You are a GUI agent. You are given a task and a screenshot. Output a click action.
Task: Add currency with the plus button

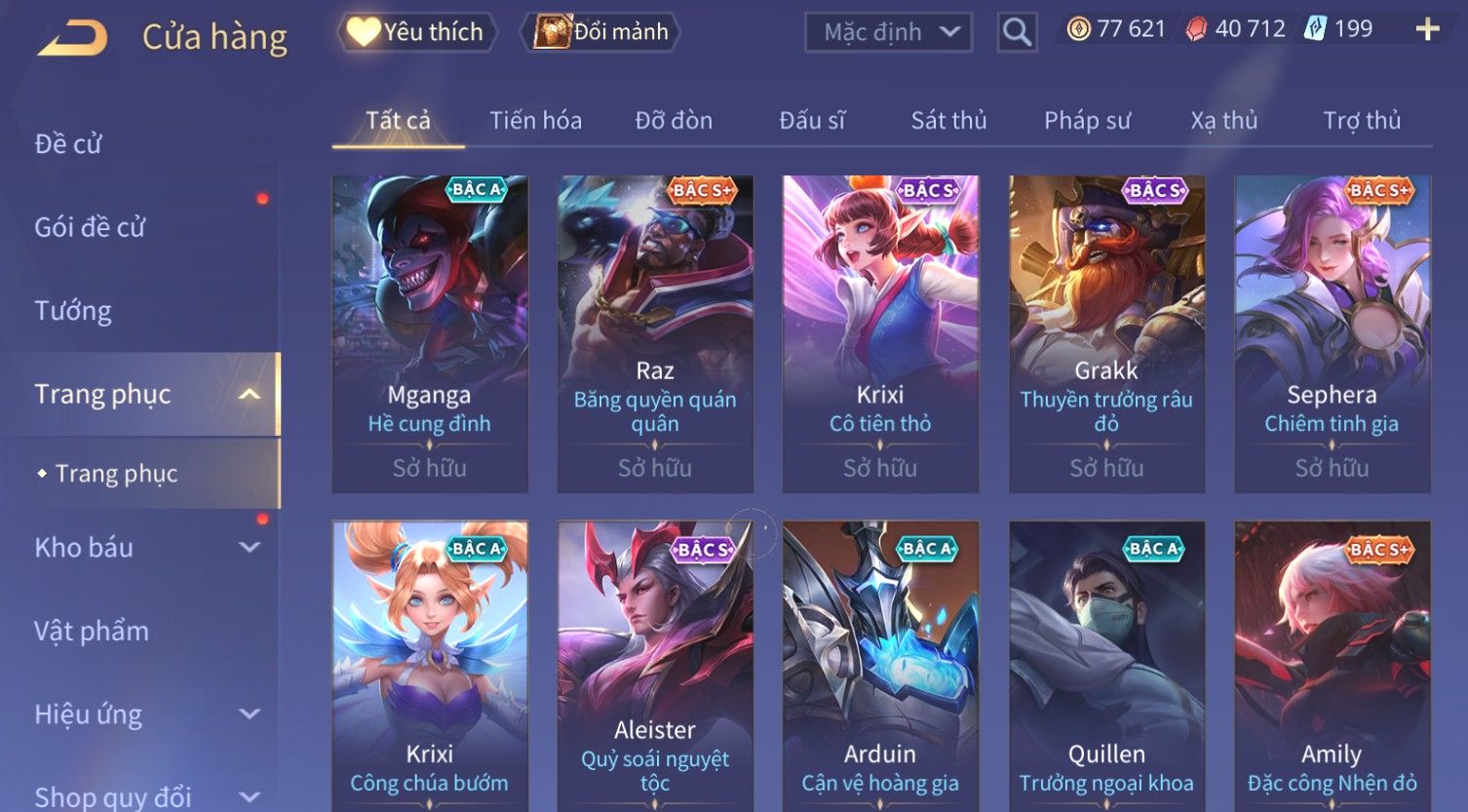tap(1427, 30)
